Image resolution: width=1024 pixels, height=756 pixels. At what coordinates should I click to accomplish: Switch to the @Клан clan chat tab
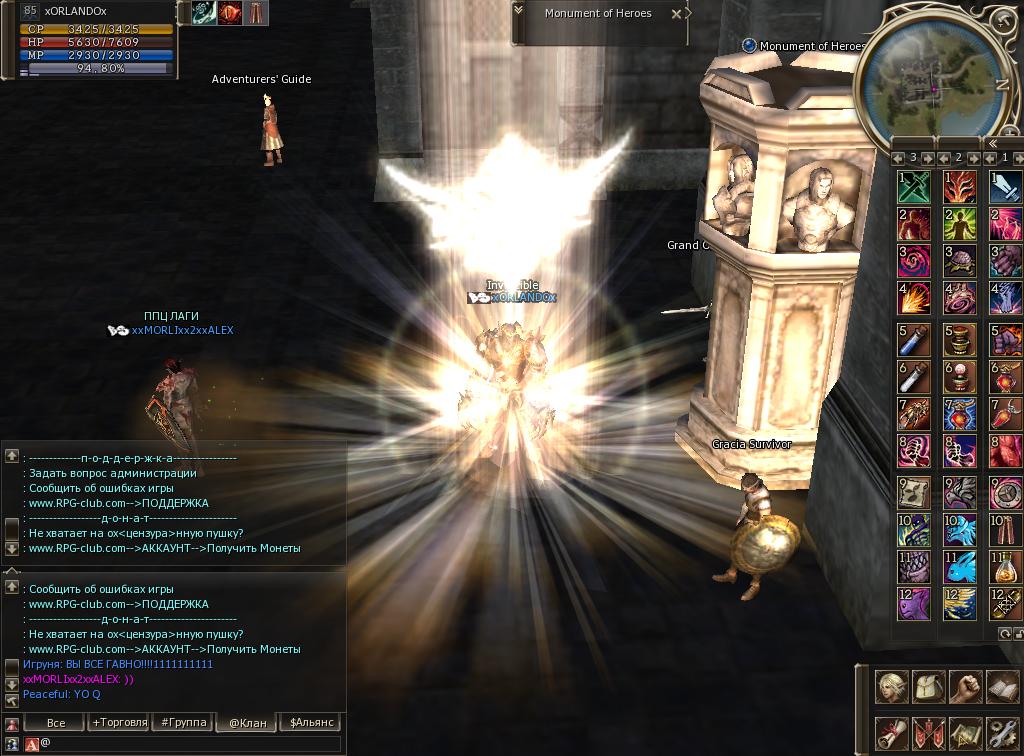tap(247, 722)
